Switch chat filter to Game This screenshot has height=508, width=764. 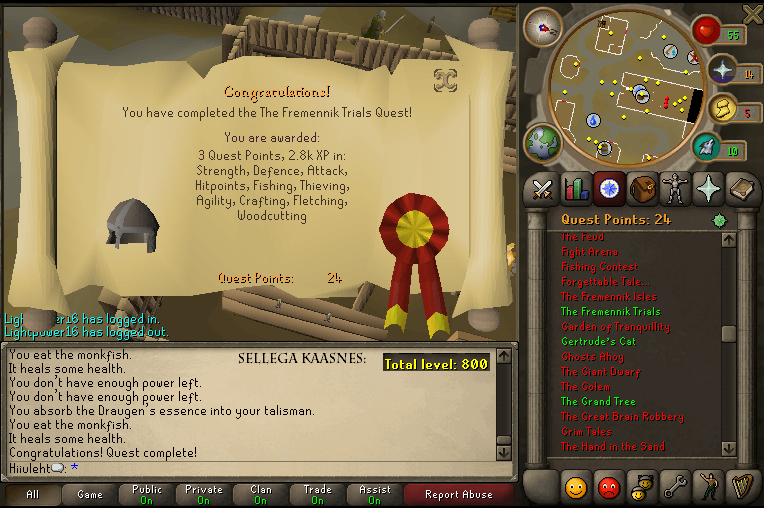point(90,495)
